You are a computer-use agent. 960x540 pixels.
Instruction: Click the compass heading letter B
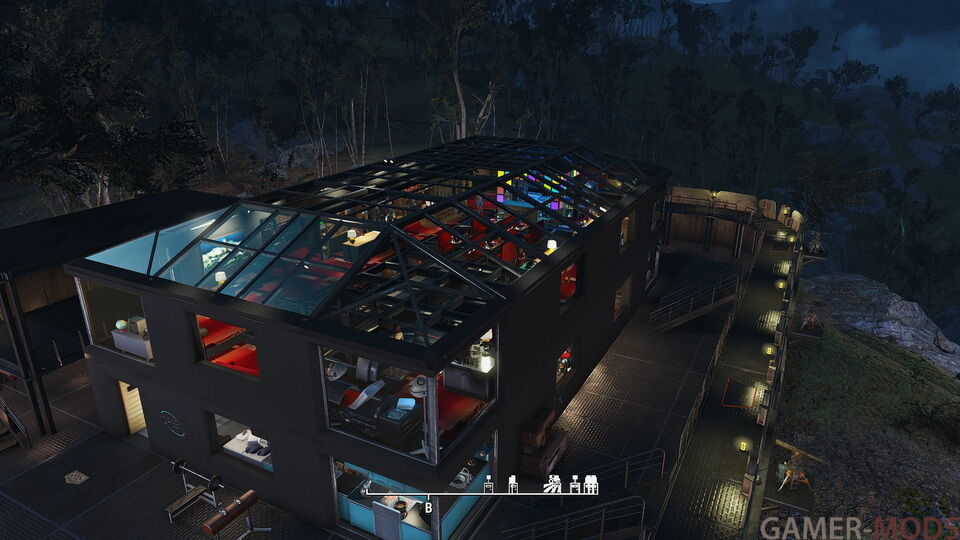tap(428, 507)
